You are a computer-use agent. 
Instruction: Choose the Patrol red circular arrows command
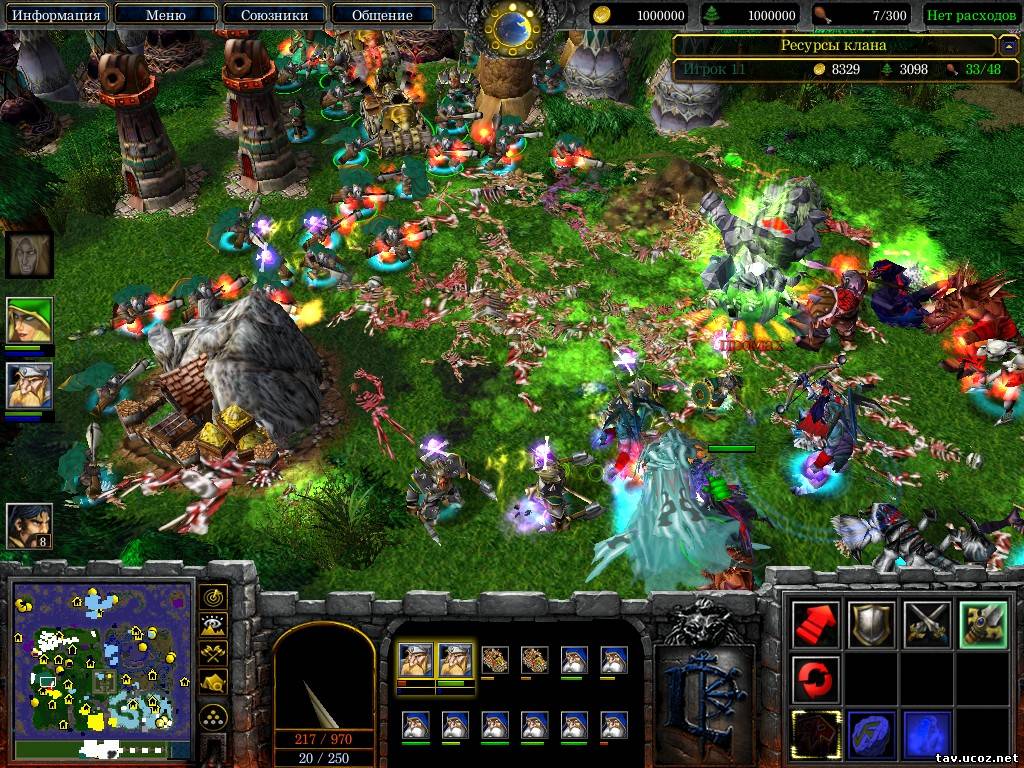pyautogui.click(x=814, y=679)
